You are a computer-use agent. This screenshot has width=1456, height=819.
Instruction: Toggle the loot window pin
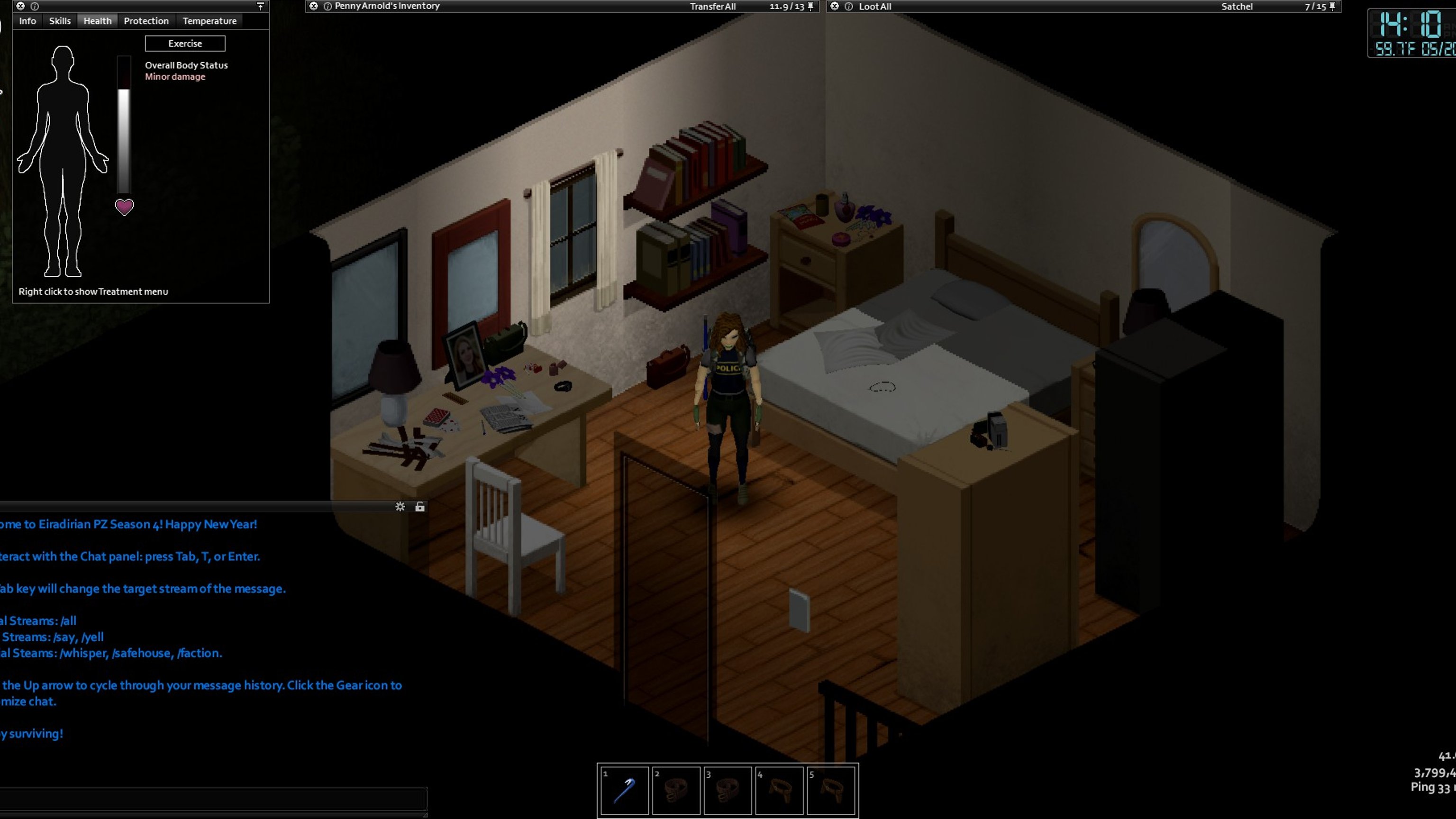1332,6
